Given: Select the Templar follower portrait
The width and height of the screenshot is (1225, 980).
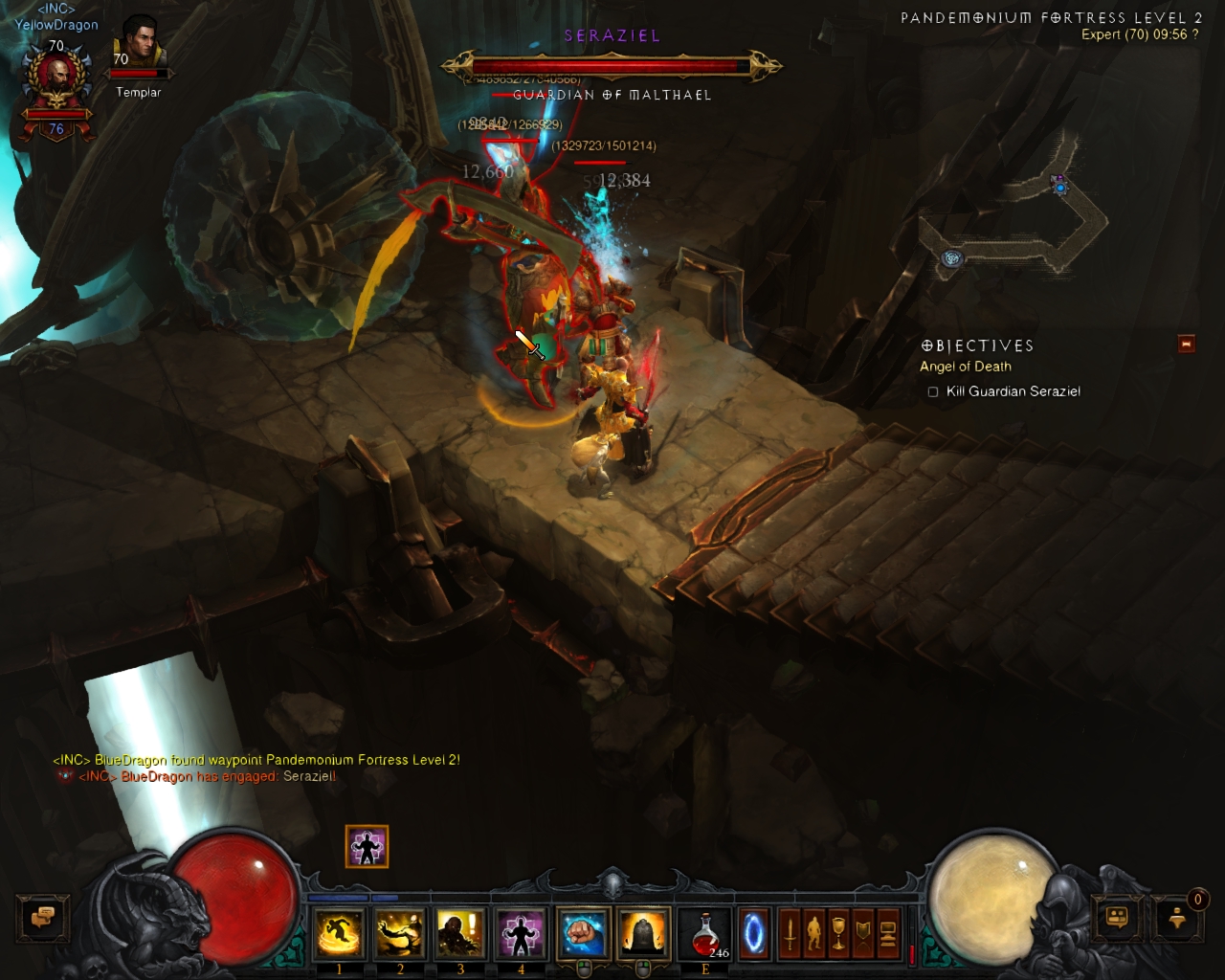Looking at the screenshot, I should [x=140, y=46].
